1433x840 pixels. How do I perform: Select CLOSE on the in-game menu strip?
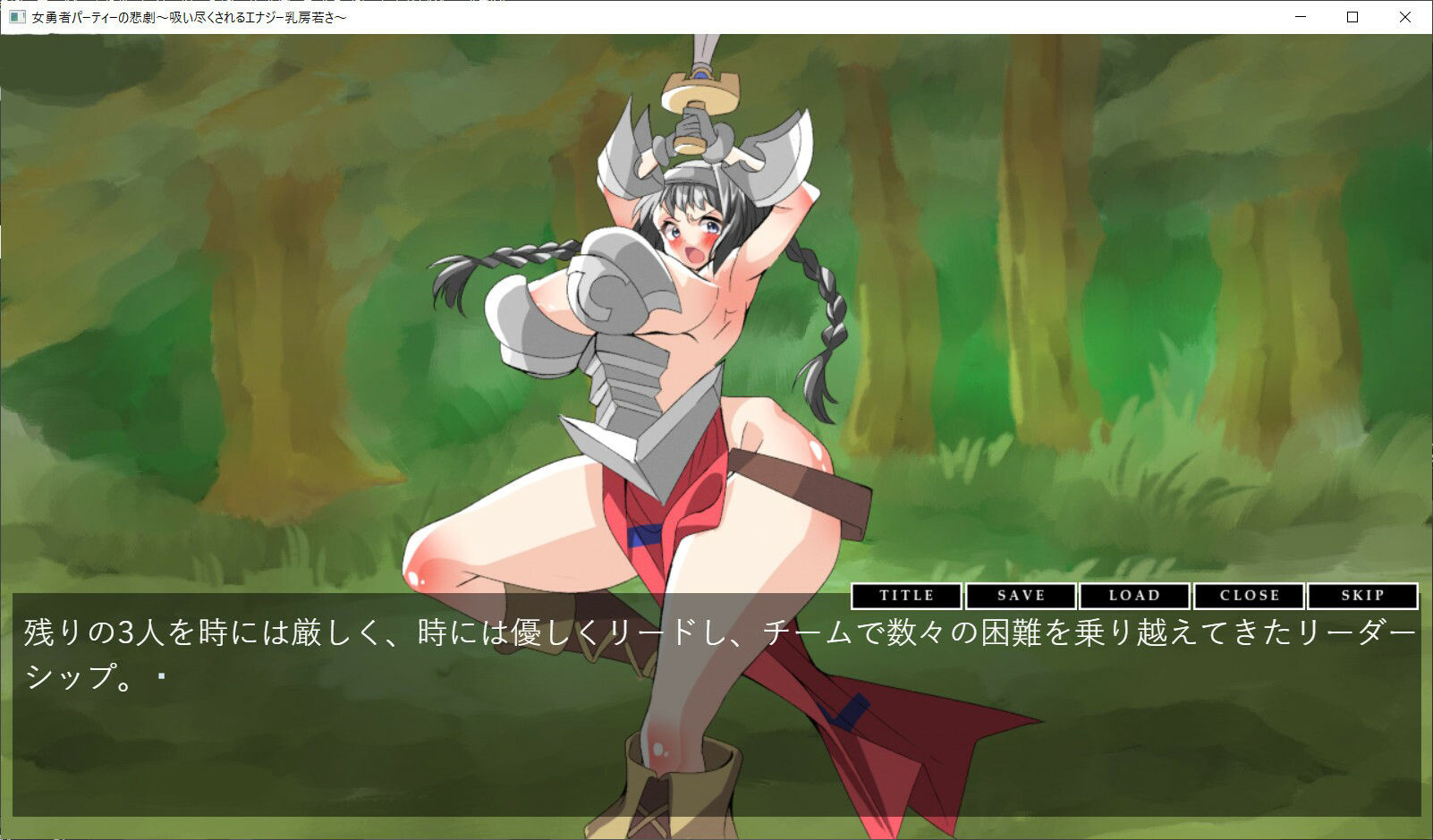[1249, 596]
